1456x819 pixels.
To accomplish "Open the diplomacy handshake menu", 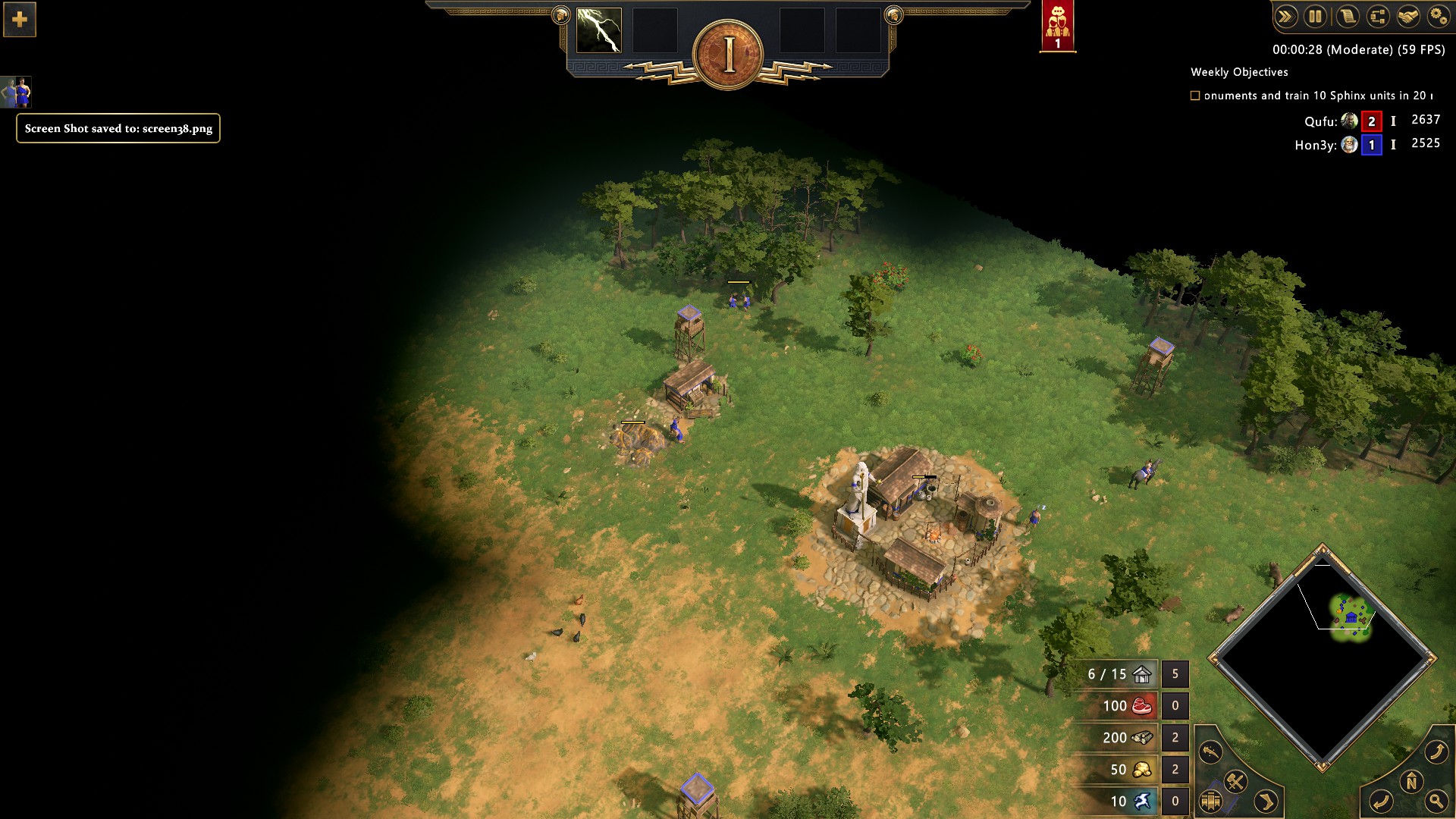I will [x=1408, y=17].
